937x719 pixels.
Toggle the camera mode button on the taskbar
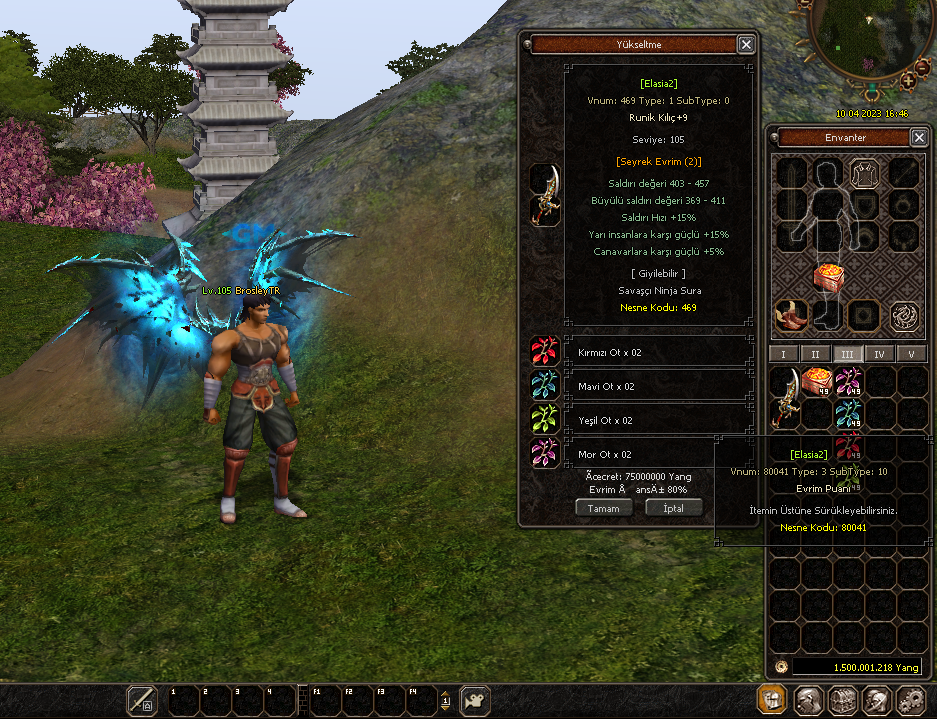[474, 700]
